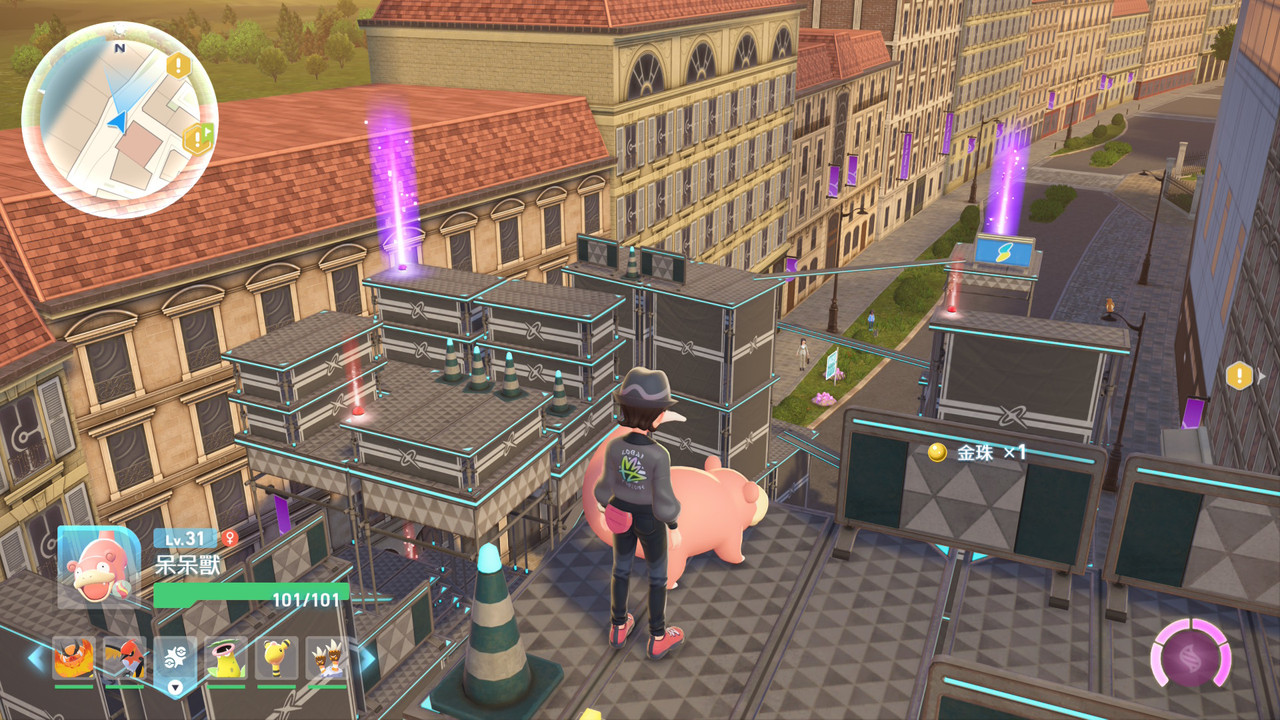Screen dimensions: 1280x720
Task: Pick the clawed-hands Pokémon party slot
Action: [x=326, y=658]
